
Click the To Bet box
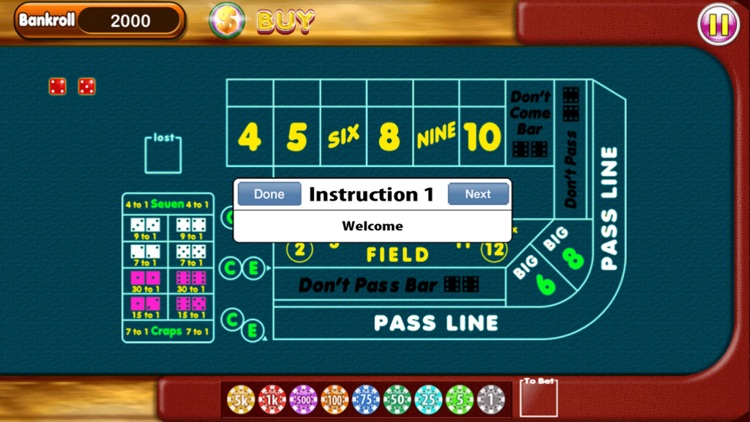click(x=539, y=399)
